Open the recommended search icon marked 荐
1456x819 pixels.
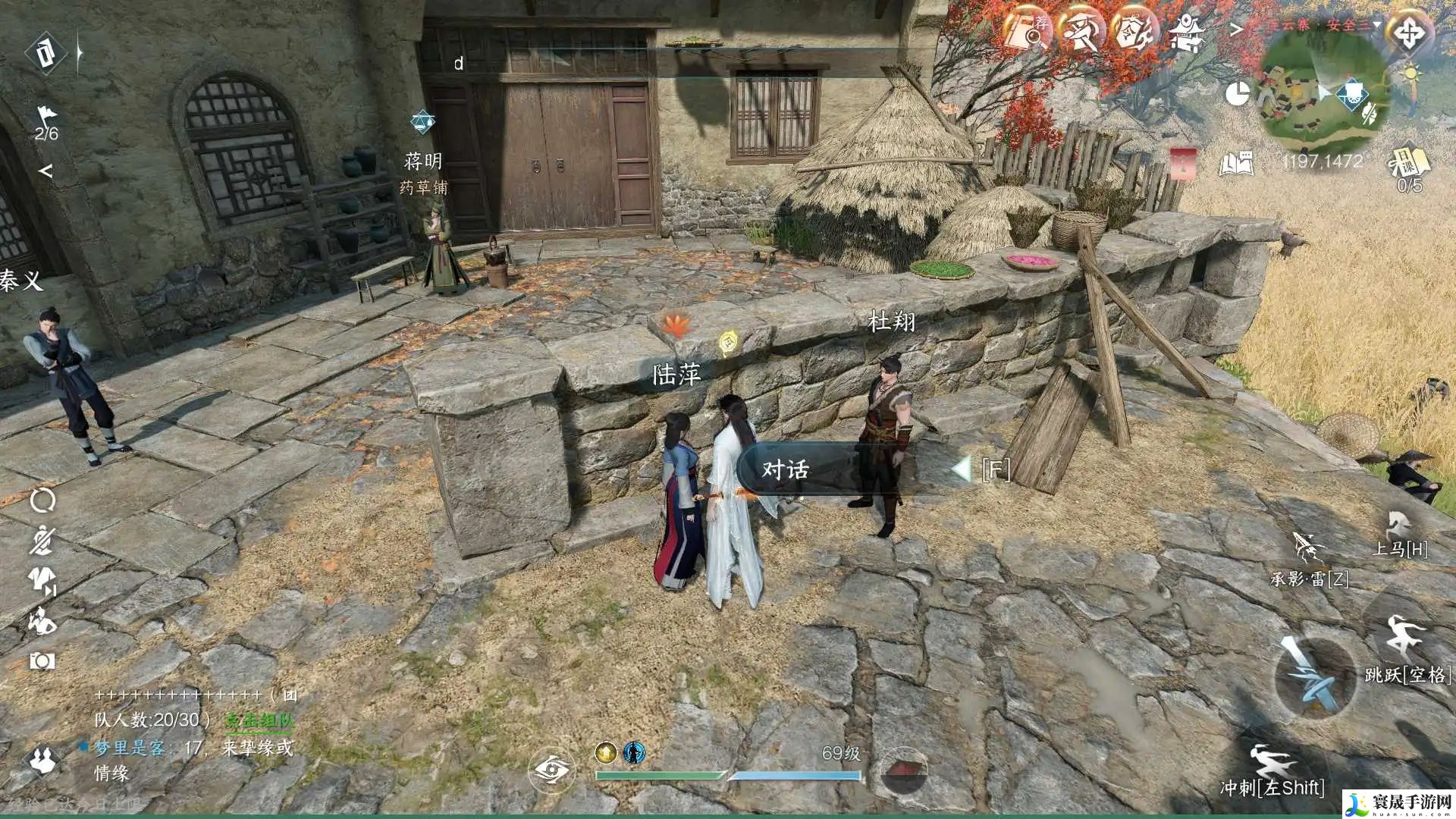(1028, 32)
